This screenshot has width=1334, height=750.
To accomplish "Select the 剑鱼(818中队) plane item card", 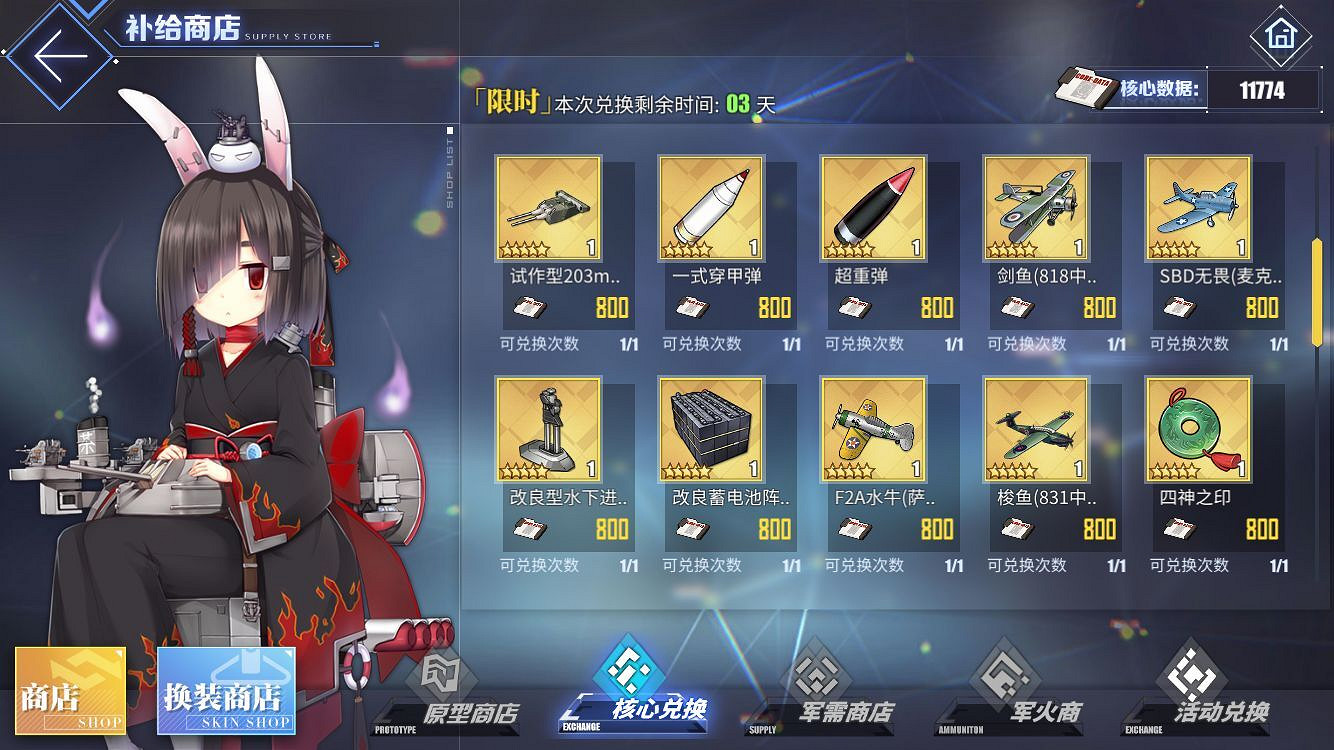I will [x=1035, y=208].
